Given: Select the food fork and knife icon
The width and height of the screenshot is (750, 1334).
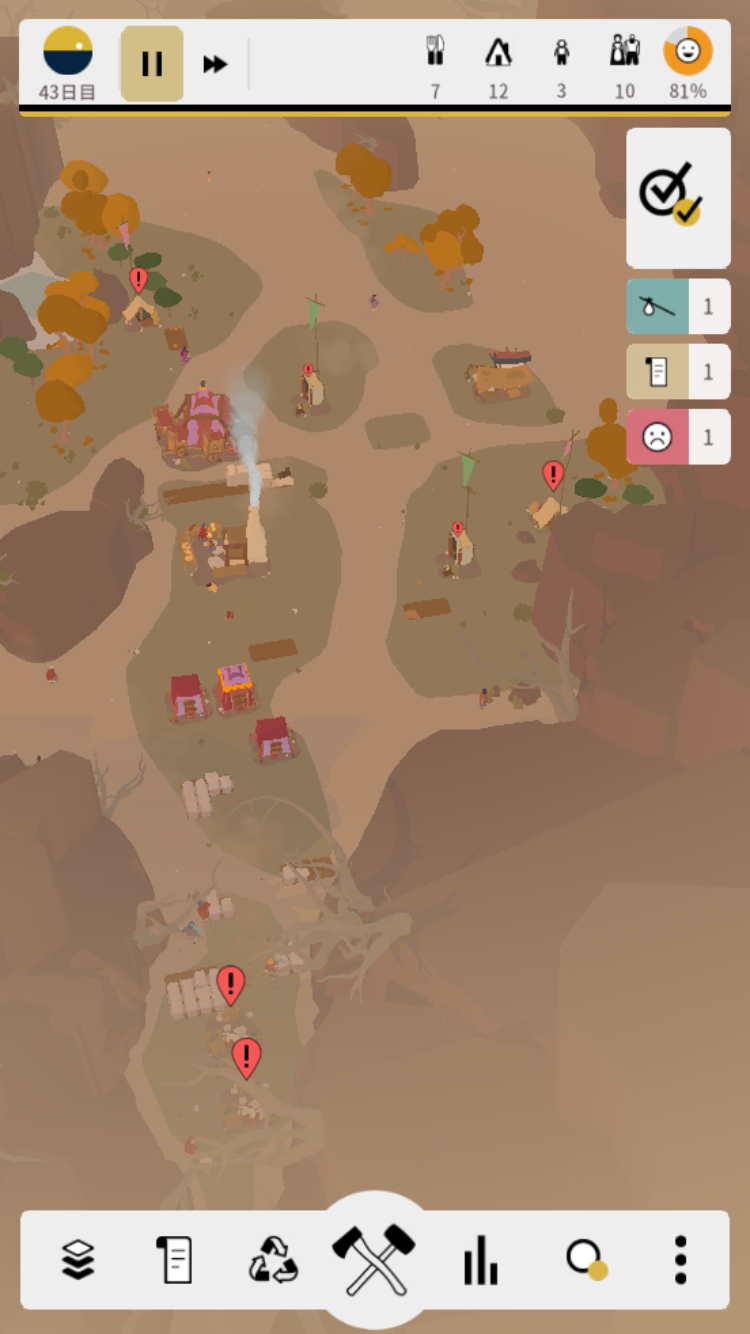Looking at the screenshot, I should click(435, 52).
